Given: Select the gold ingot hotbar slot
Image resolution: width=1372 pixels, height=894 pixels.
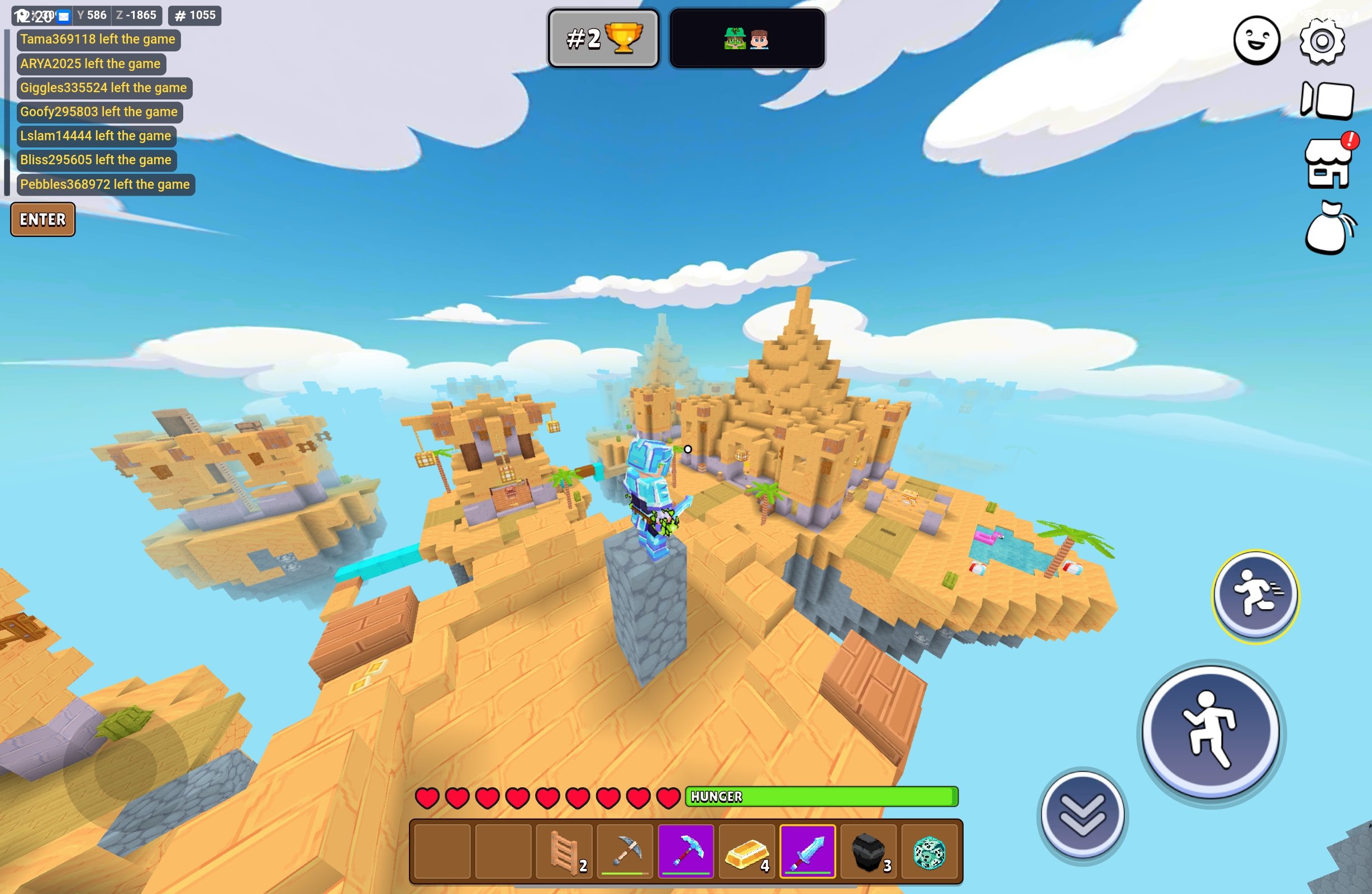Looking at the screenshot, I should [x=746, y=852].
